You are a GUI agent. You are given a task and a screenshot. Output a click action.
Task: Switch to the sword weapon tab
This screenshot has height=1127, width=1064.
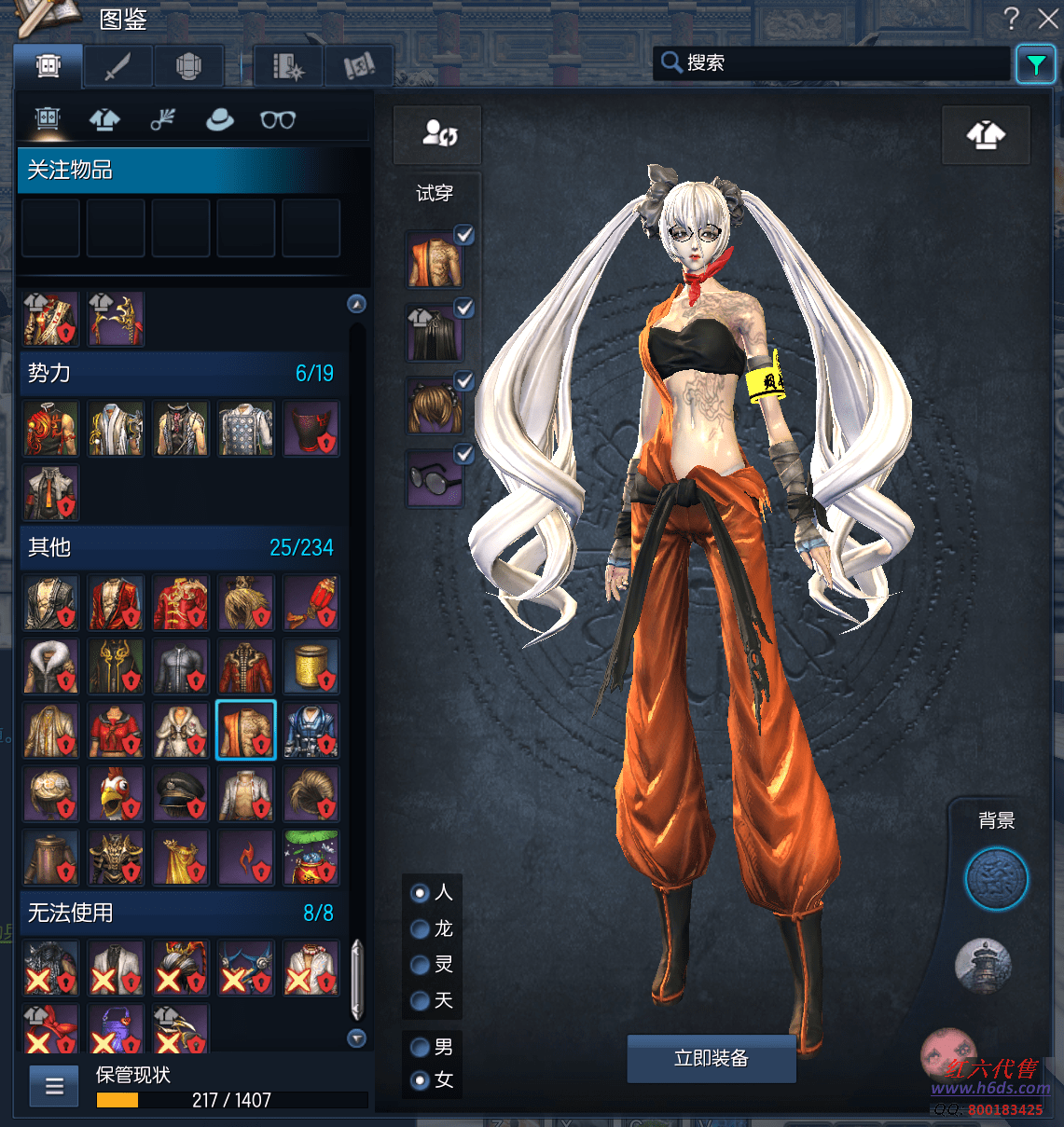tap(117, 66)
